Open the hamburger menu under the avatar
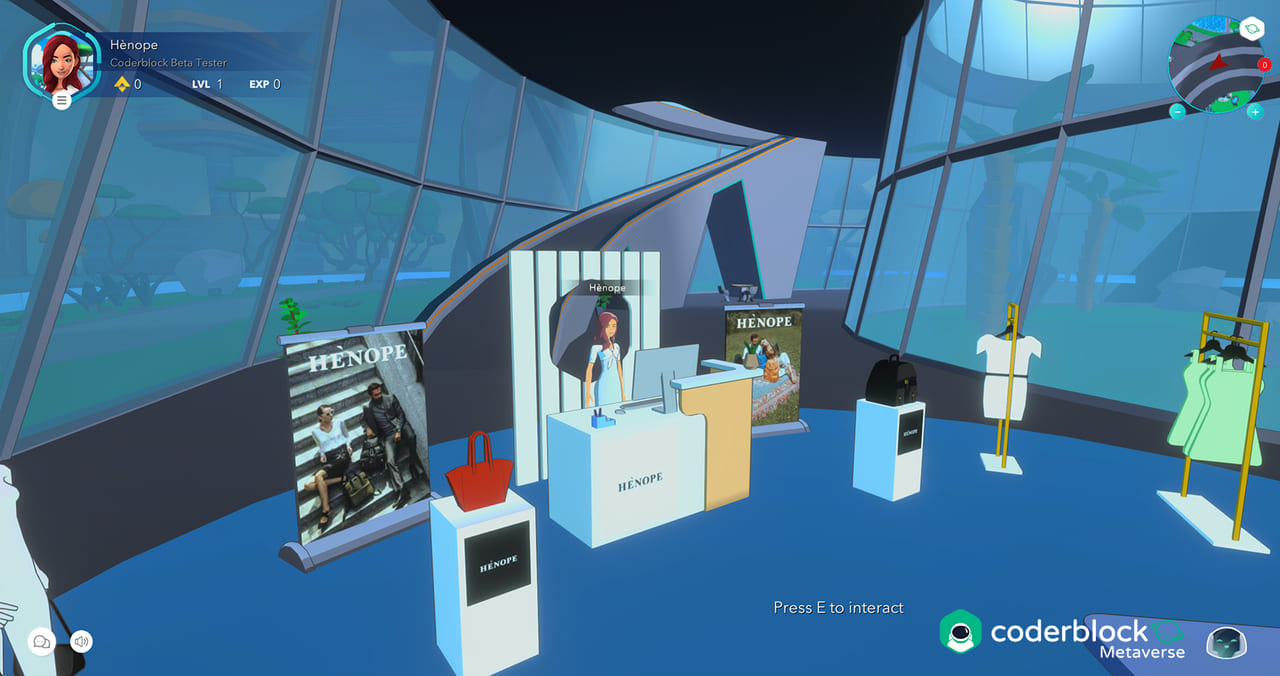 click(x=62, y=100)
